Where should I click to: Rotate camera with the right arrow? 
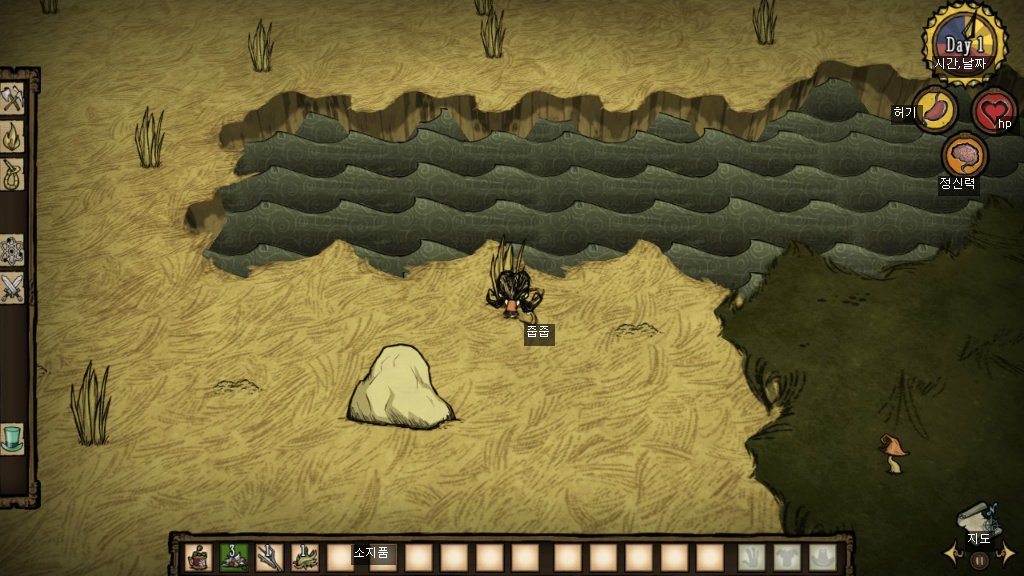1007,552
